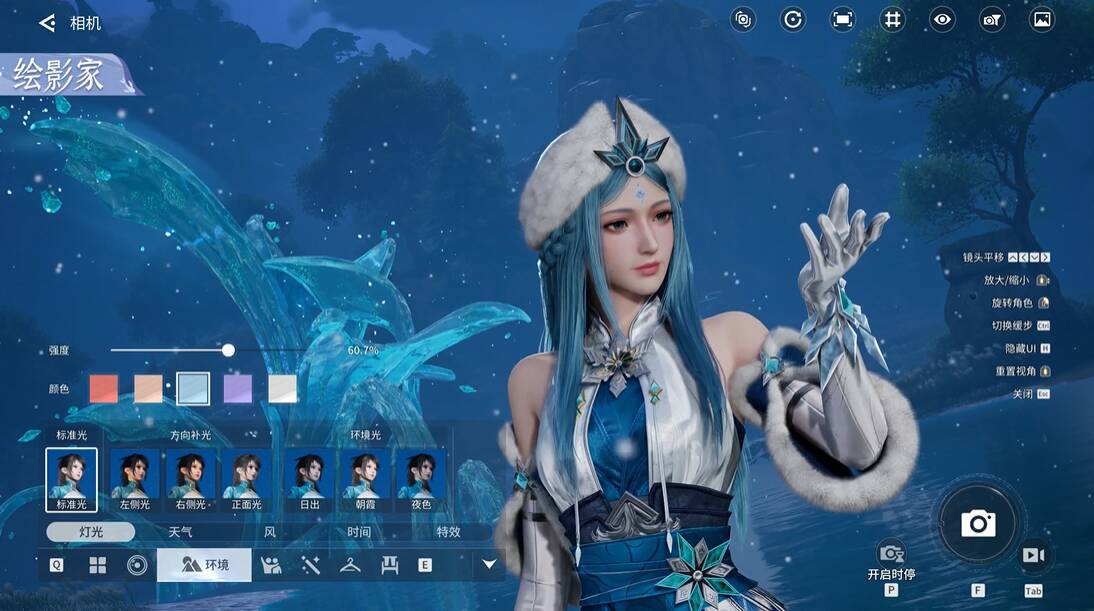The image size is (1094, 611).
Task: Go back from the camera screen
Action: coord(47,22)
